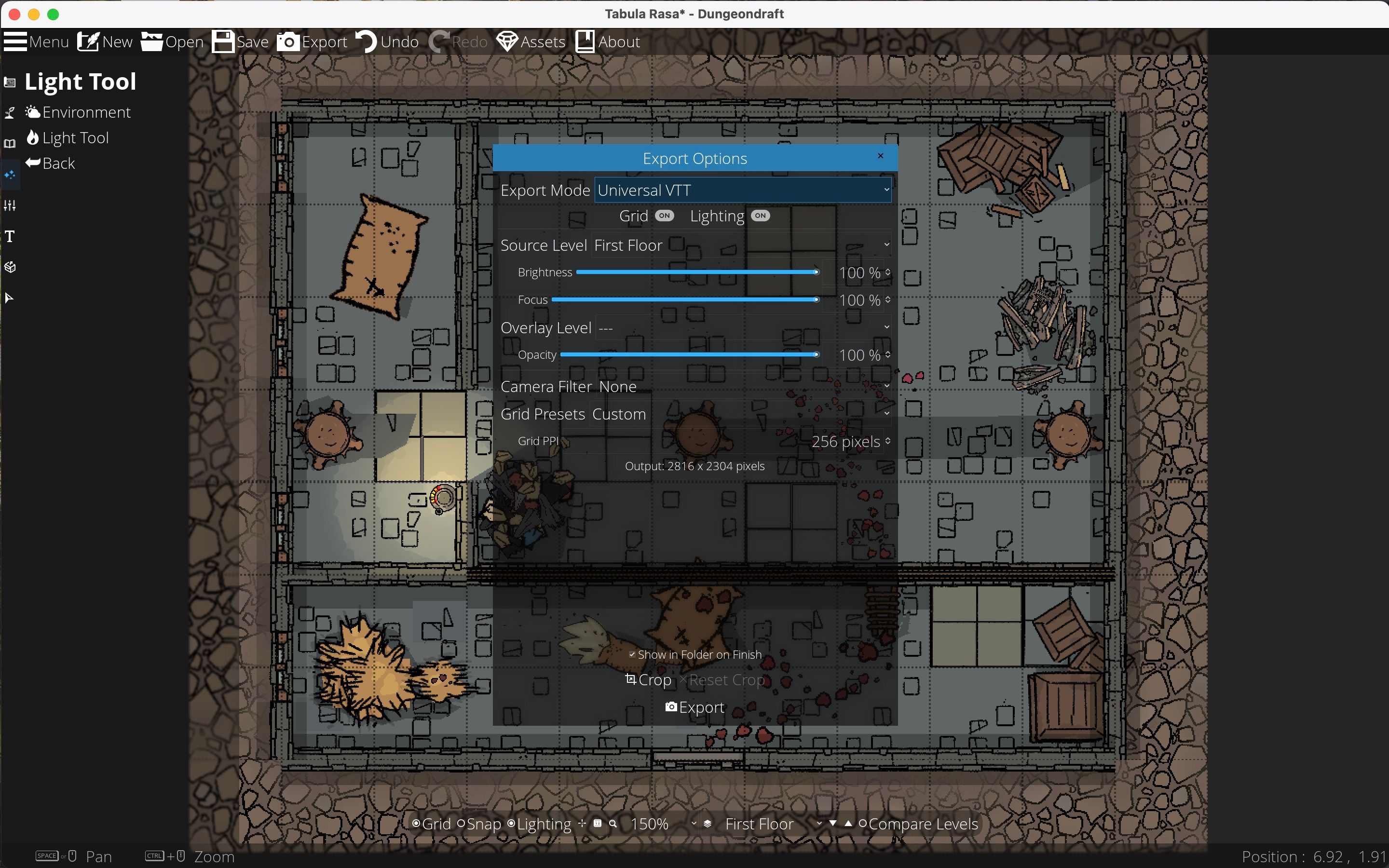The image size is (1389, 868).
Task: Select the pointer Select tool
Action: coord(10,298)
